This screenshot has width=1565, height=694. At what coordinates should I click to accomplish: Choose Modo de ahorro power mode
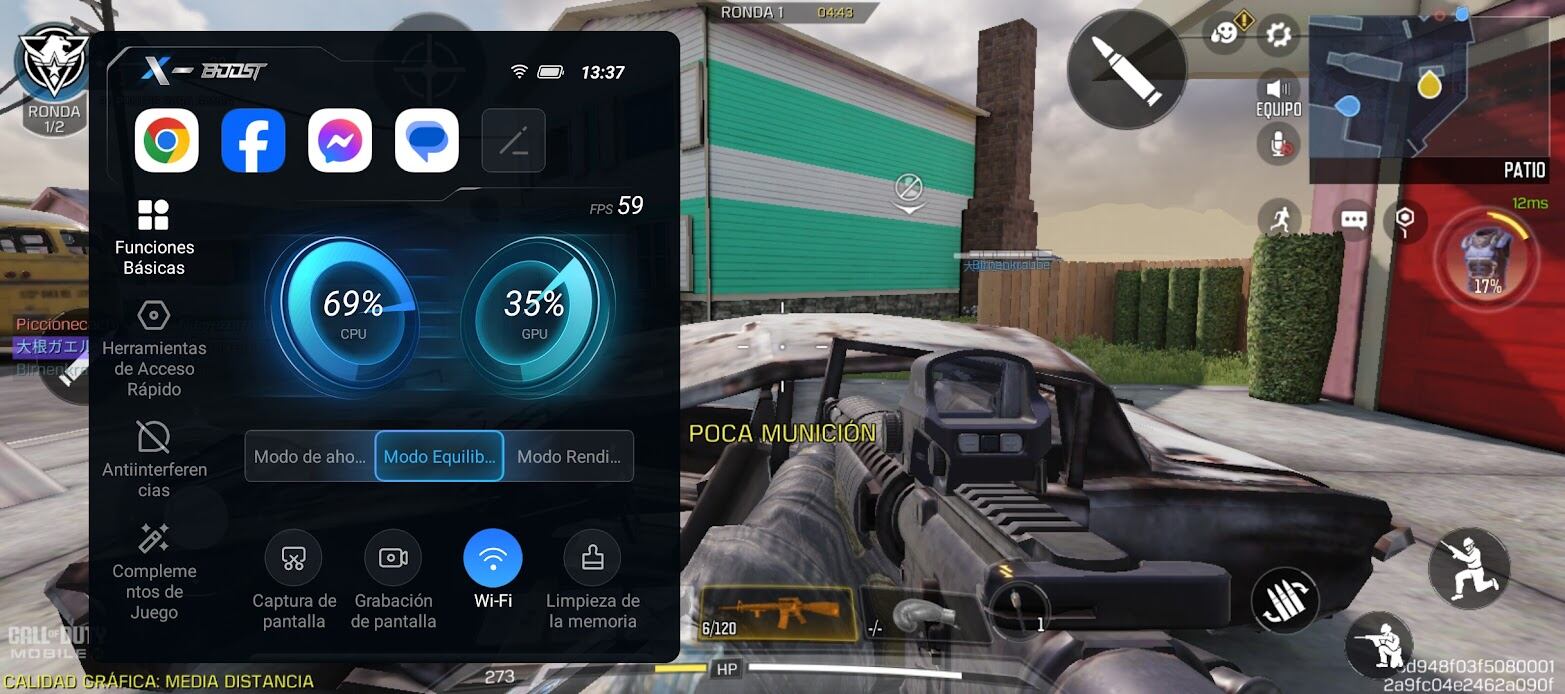tap(310, 457)
